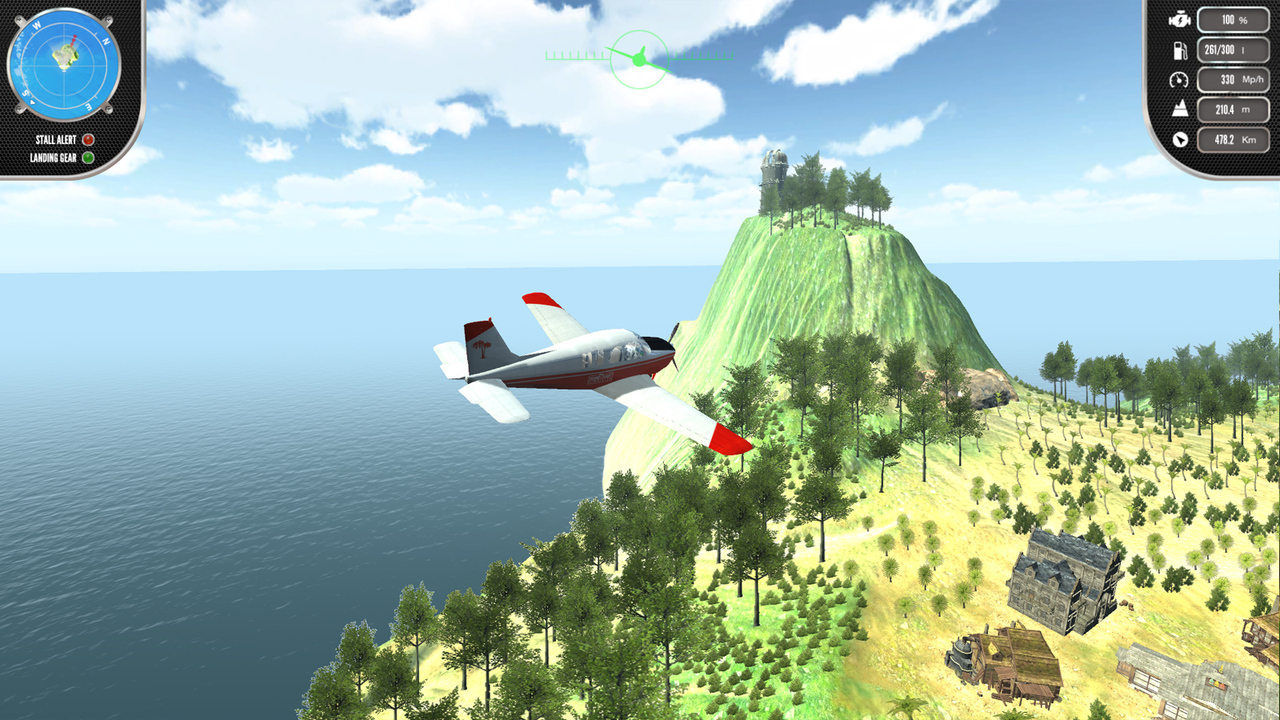
Task: Select the compass distance icon next to 478.2 Km
Action: click(x=1180, y=139)
